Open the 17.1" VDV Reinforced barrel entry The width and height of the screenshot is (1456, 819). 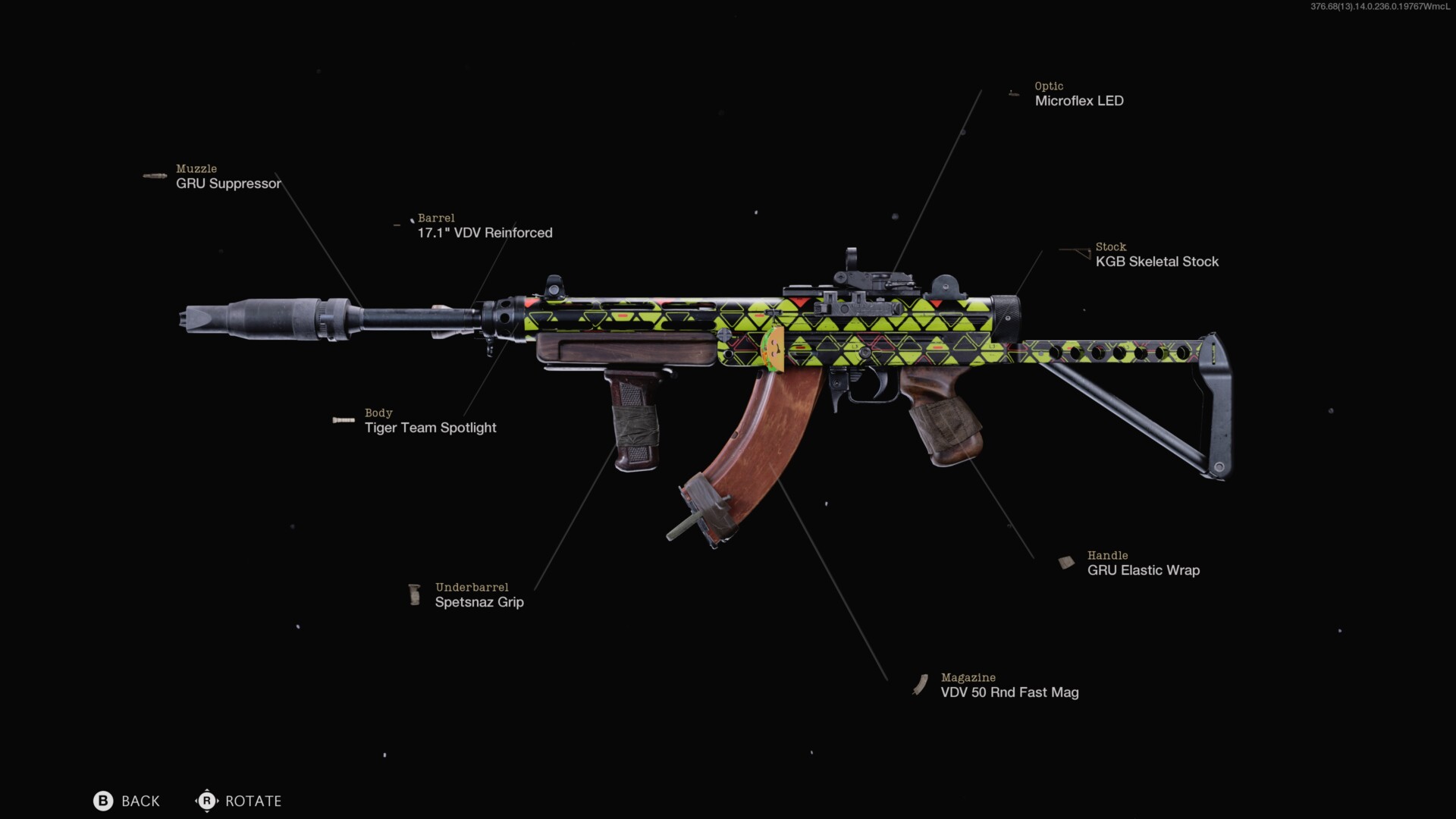click(485, 233)
